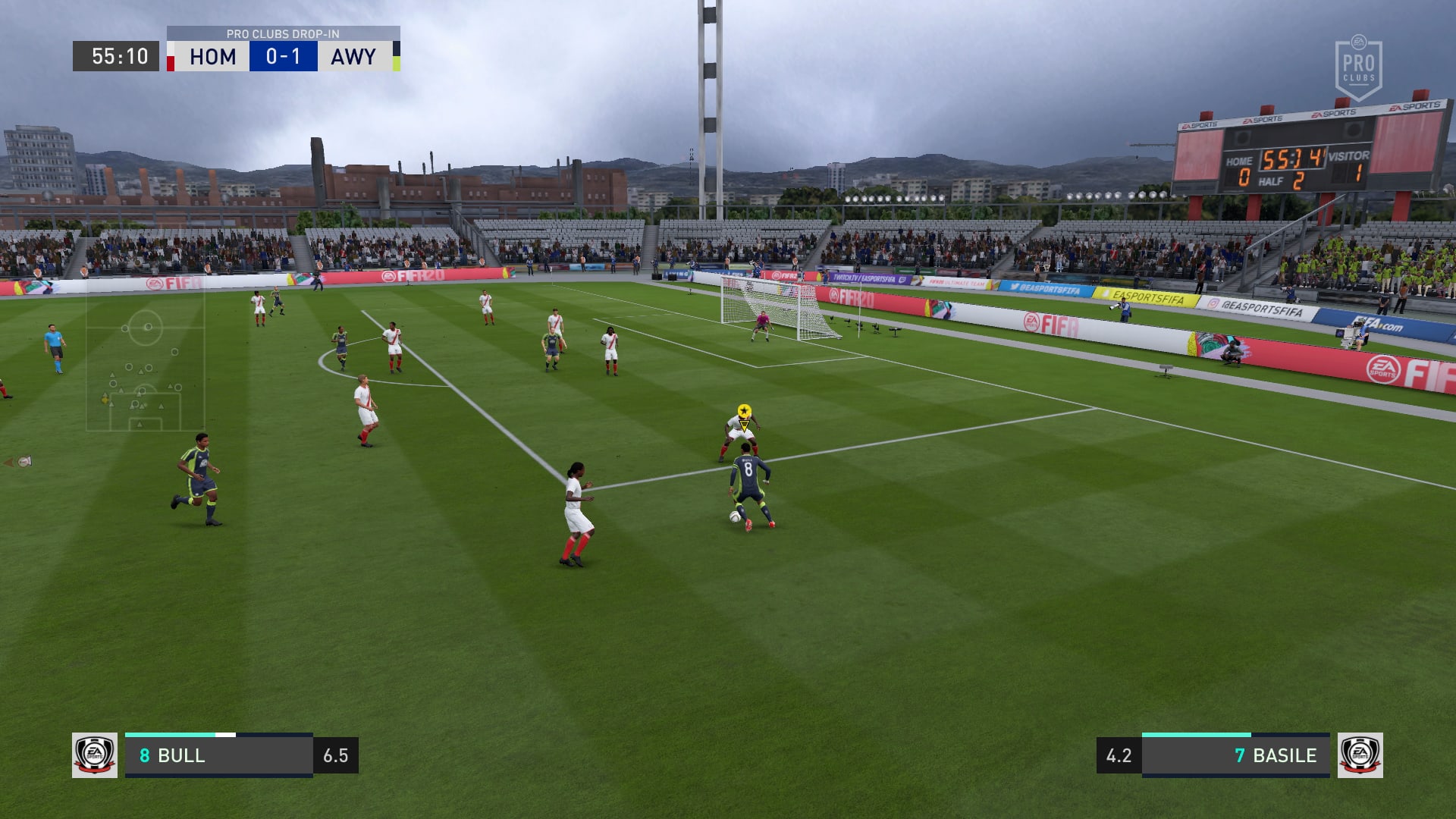Viewport: 1456px width, 819px height.
Task: Click the Pro Clubs shield logo
Action: point(1358,68)
